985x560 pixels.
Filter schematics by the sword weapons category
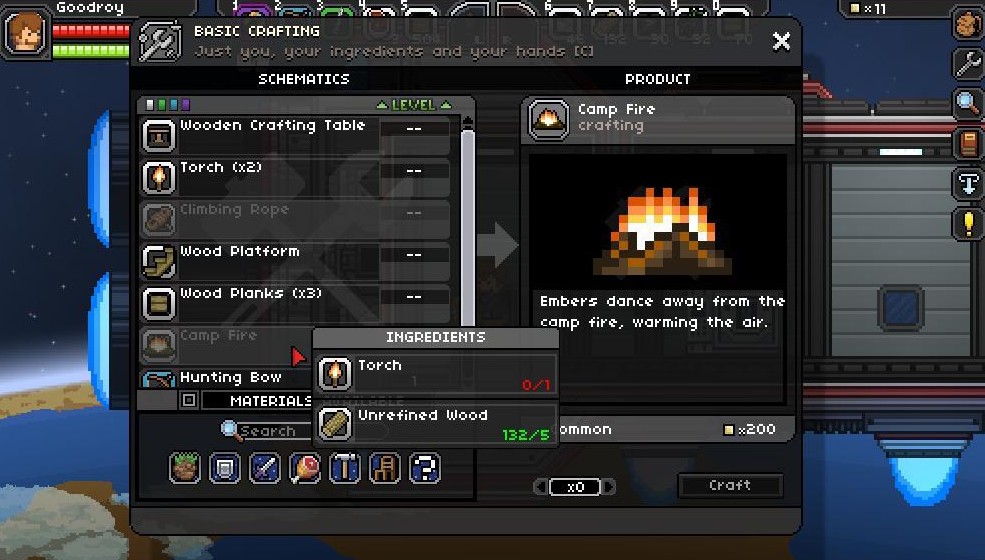click(265, 468)
